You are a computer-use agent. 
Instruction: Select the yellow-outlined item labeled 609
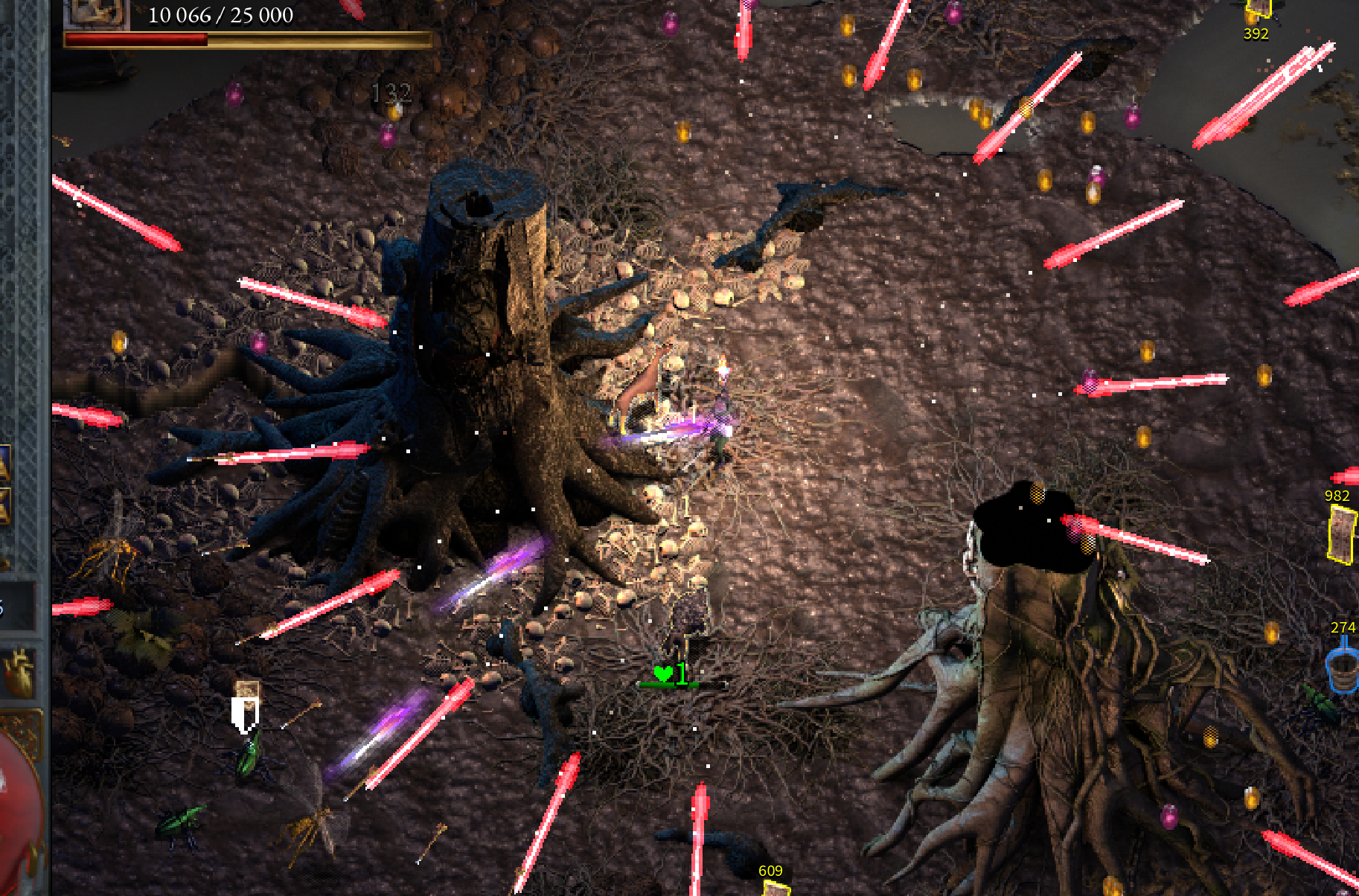[776, 889]
